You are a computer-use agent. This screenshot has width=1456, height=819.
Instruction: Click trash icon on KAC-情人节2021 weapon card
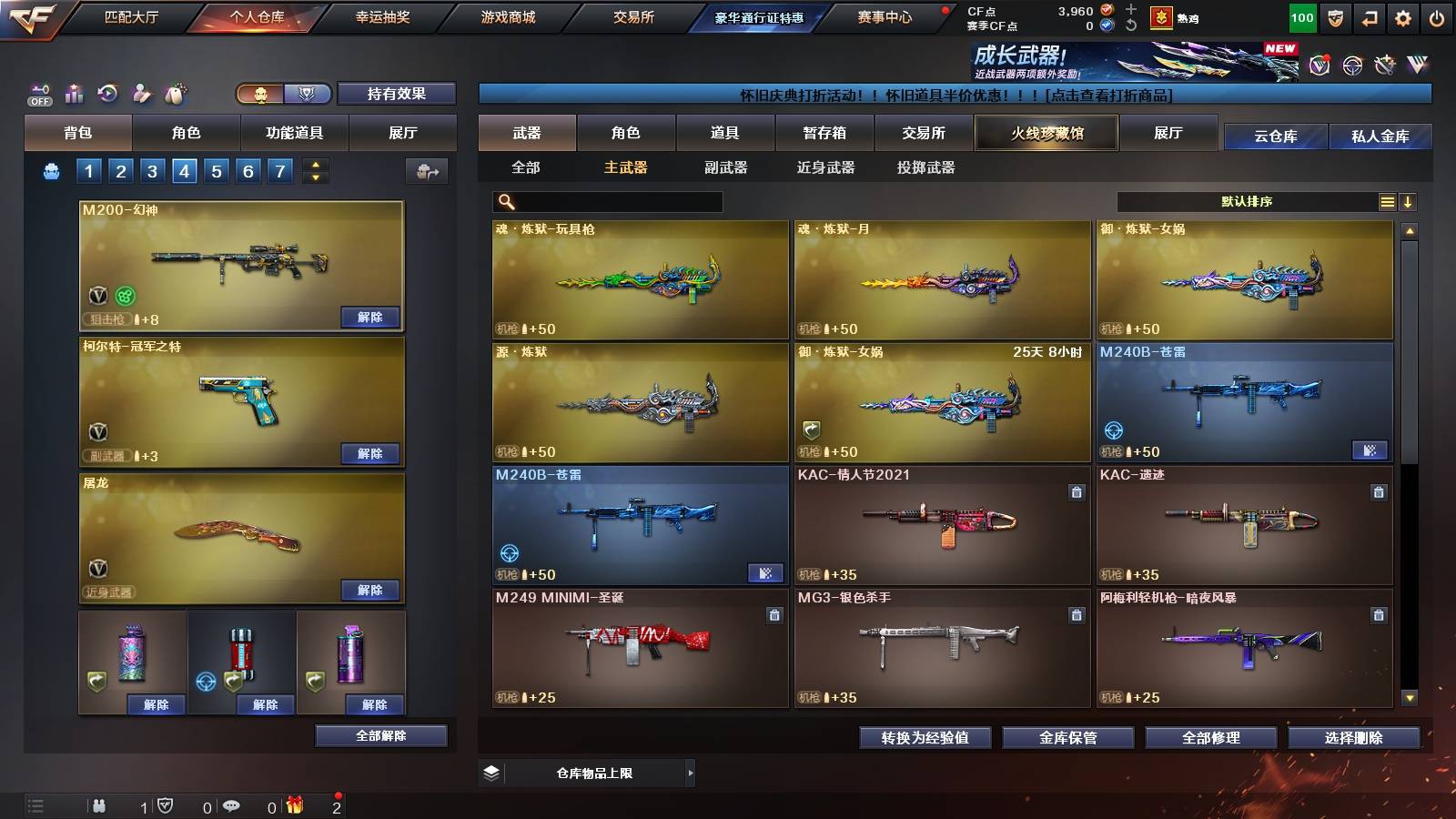click(1075, 493)
